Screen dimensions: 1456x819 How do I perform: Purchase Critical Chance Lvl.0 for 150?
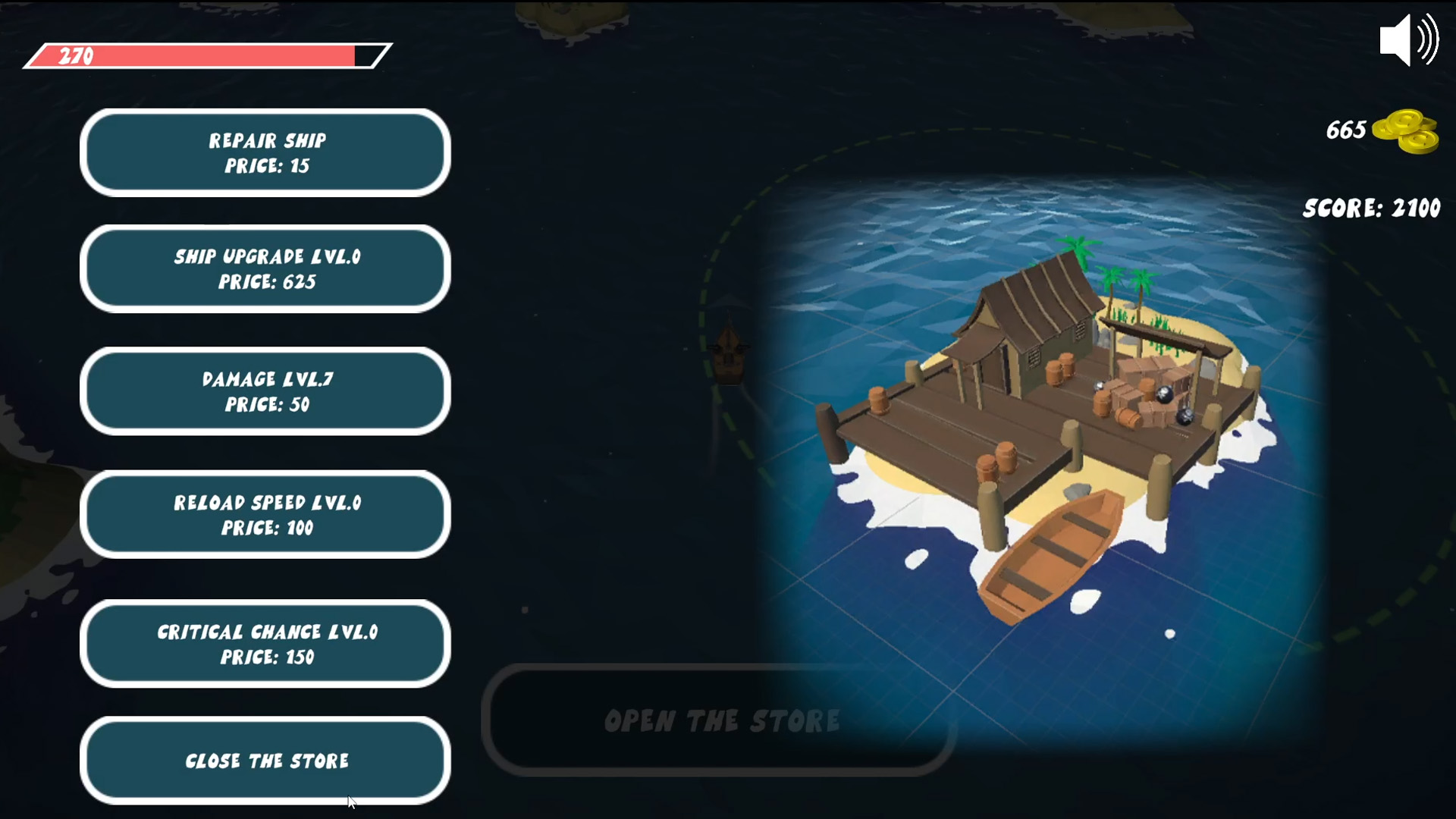coord(265,644)
